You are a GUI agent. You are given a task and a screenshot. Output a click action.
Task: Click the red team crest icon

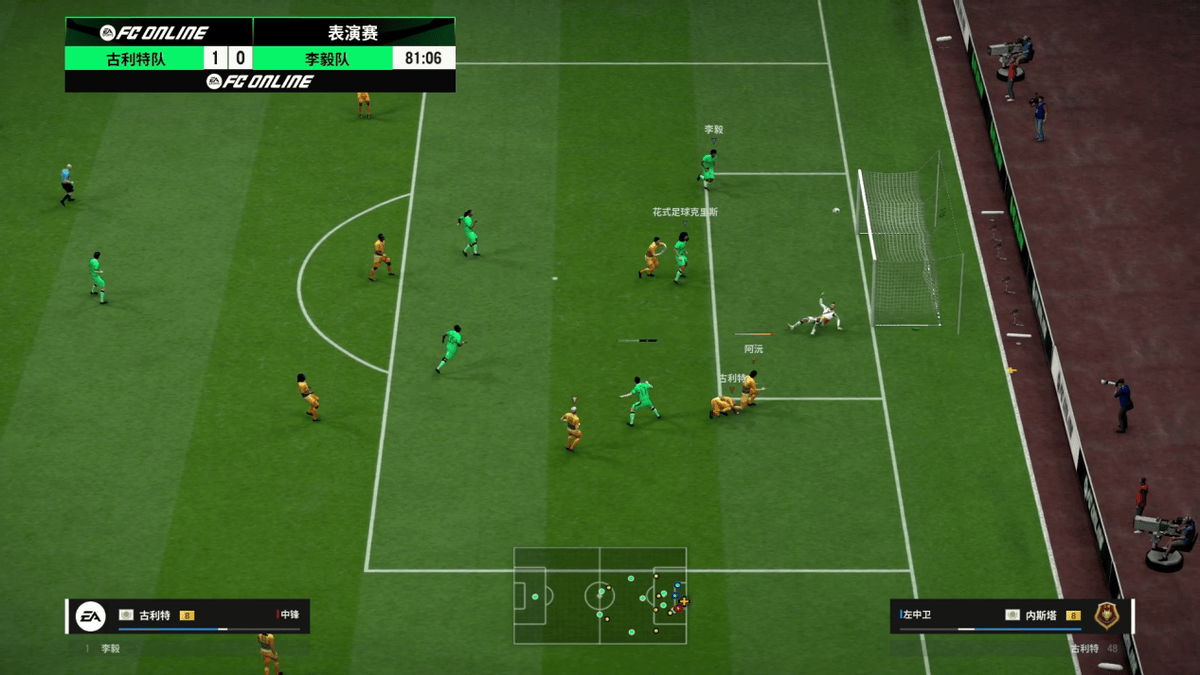pos(1107,615)
